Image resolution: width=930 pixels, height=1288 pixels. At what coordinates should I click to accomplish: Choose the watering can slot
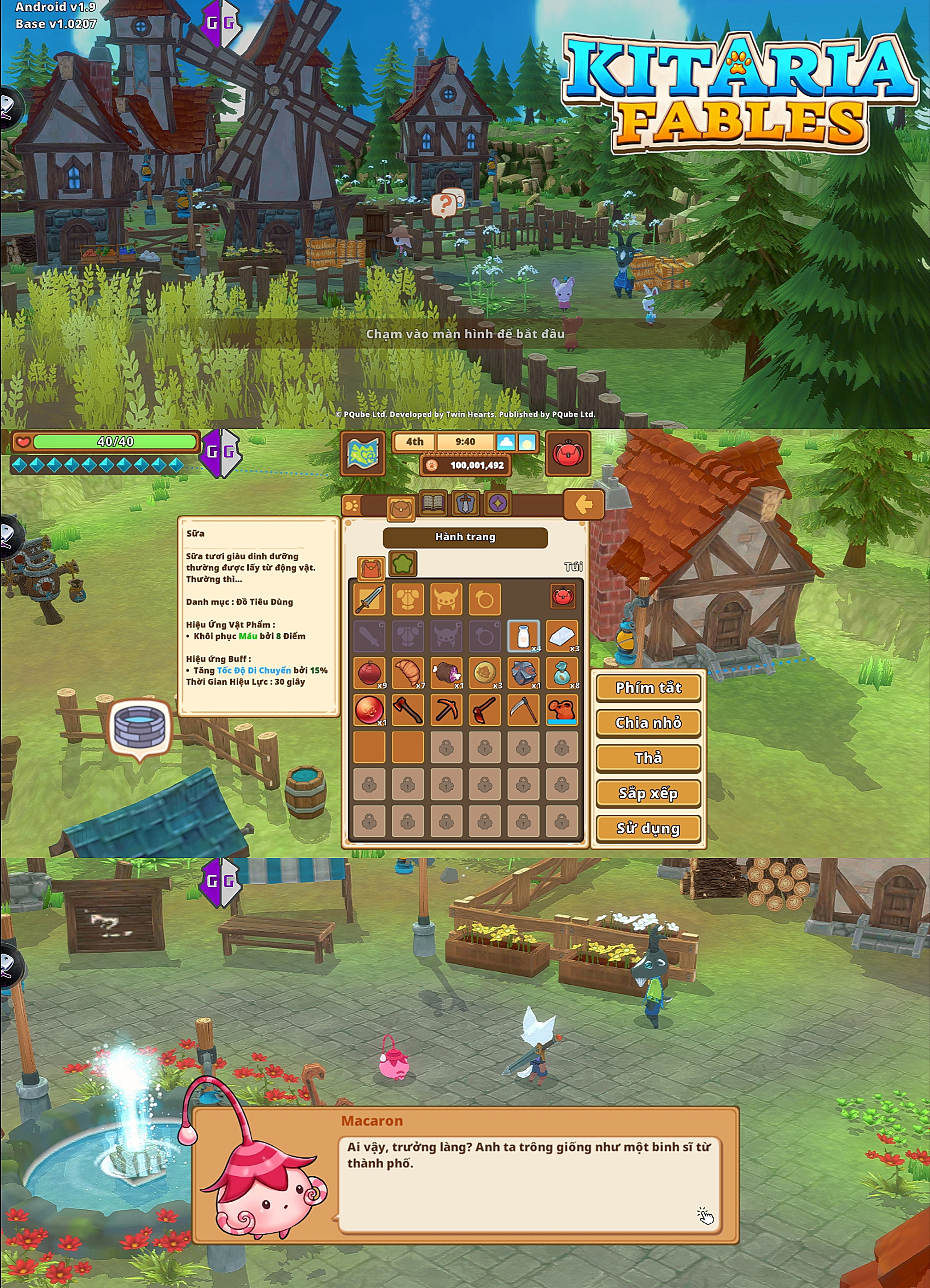pos(561,709)
